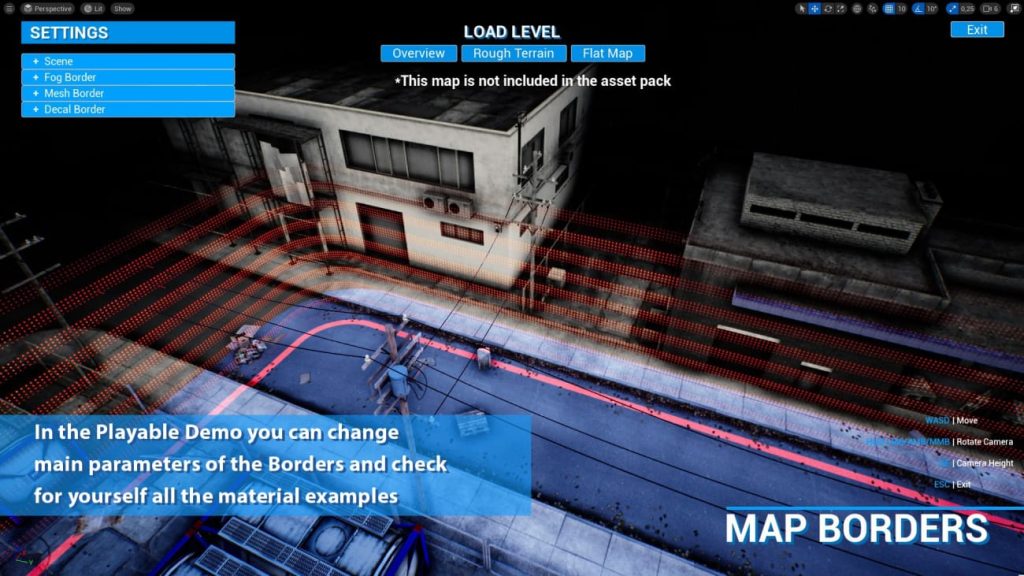Expand the Fog Border settings
Viewport: 1024px width, 576px height.
(x=128, y=77)
